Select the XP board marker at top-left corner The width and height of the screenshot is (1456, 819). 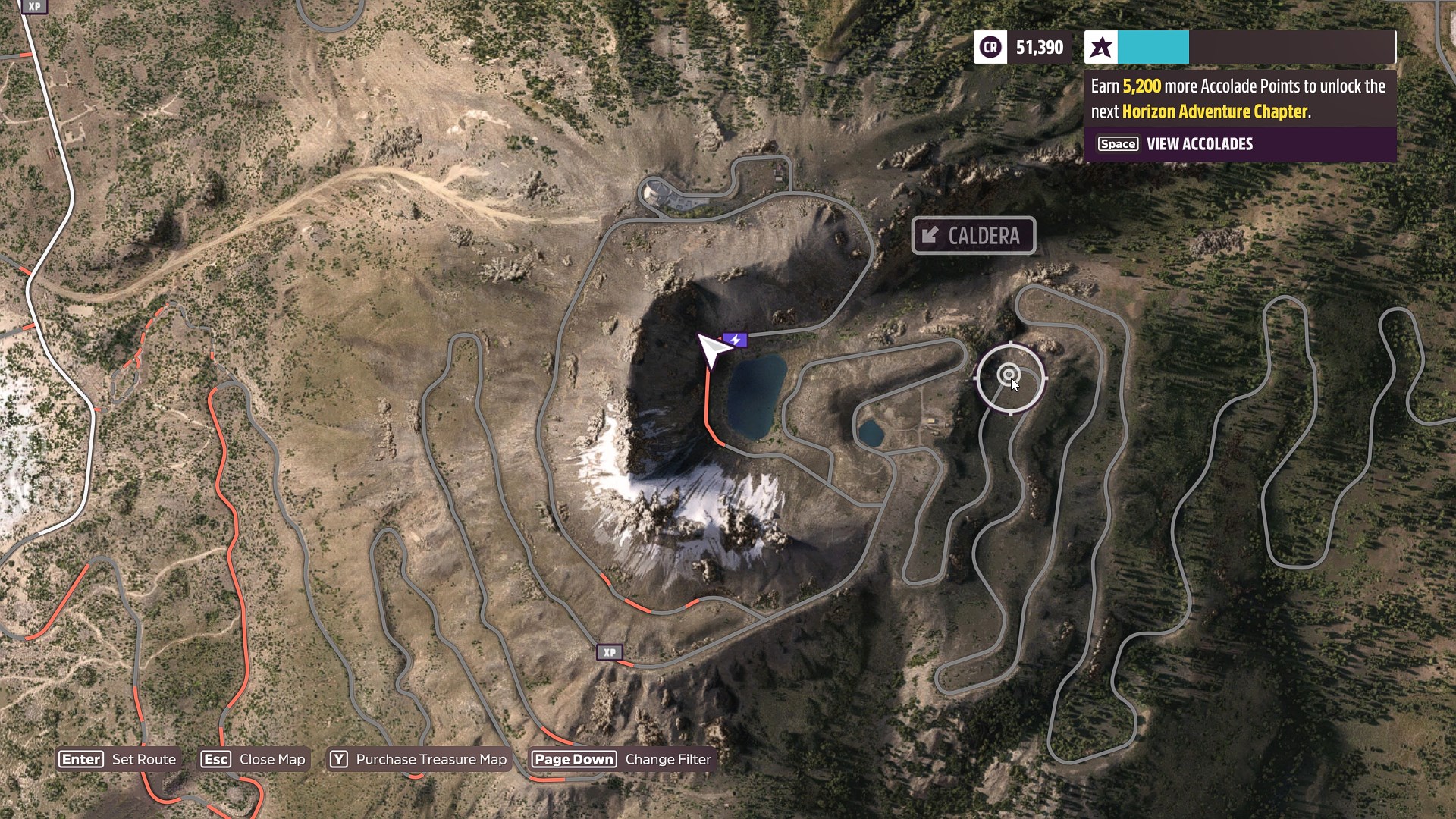click(x=34, y=6)
